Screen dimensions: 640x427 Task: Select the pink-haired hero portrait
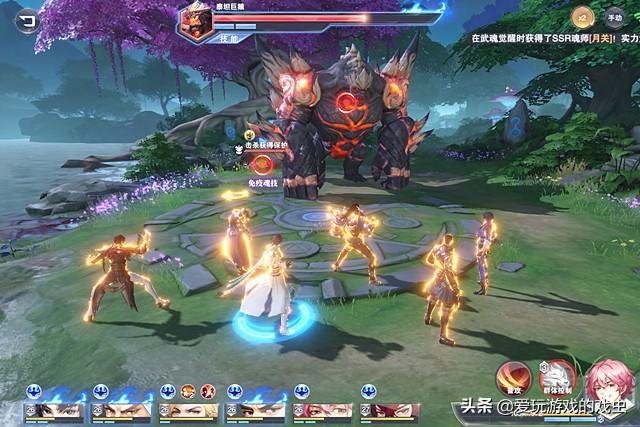(608, 383)
